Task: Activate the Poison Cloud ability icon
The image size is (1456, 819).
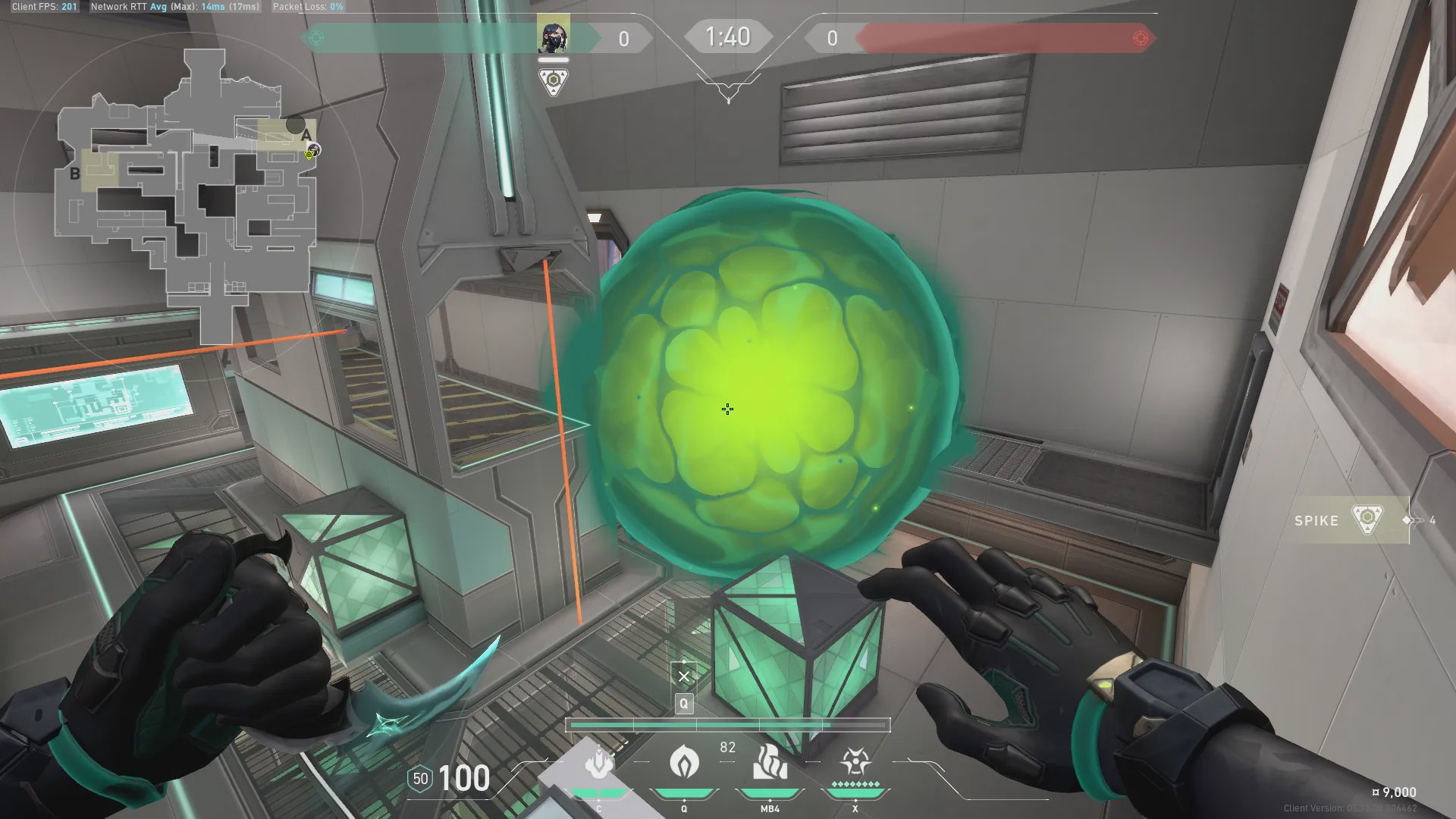Action: coord(684,761)
